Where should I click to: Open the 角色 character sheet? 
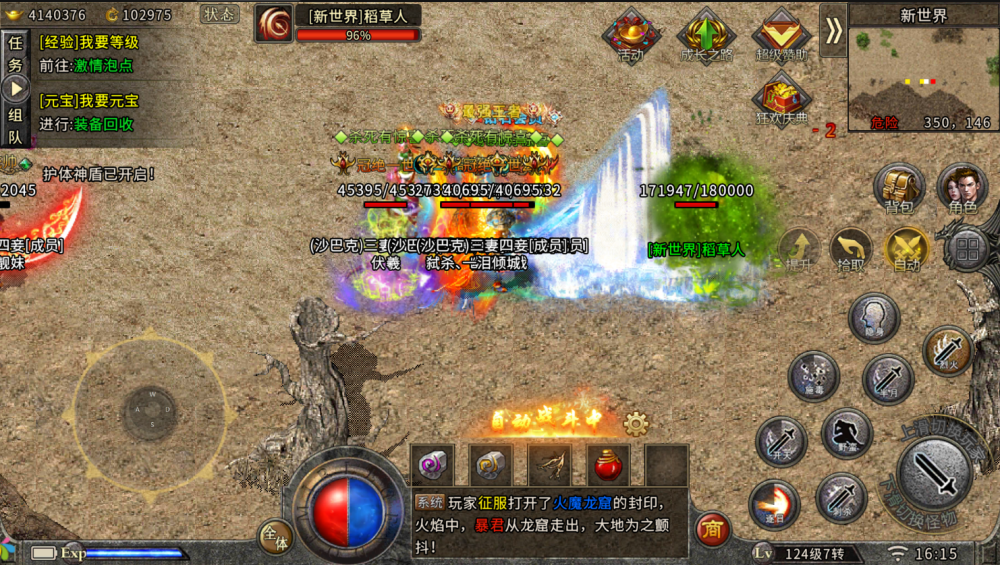click(962, 187)
